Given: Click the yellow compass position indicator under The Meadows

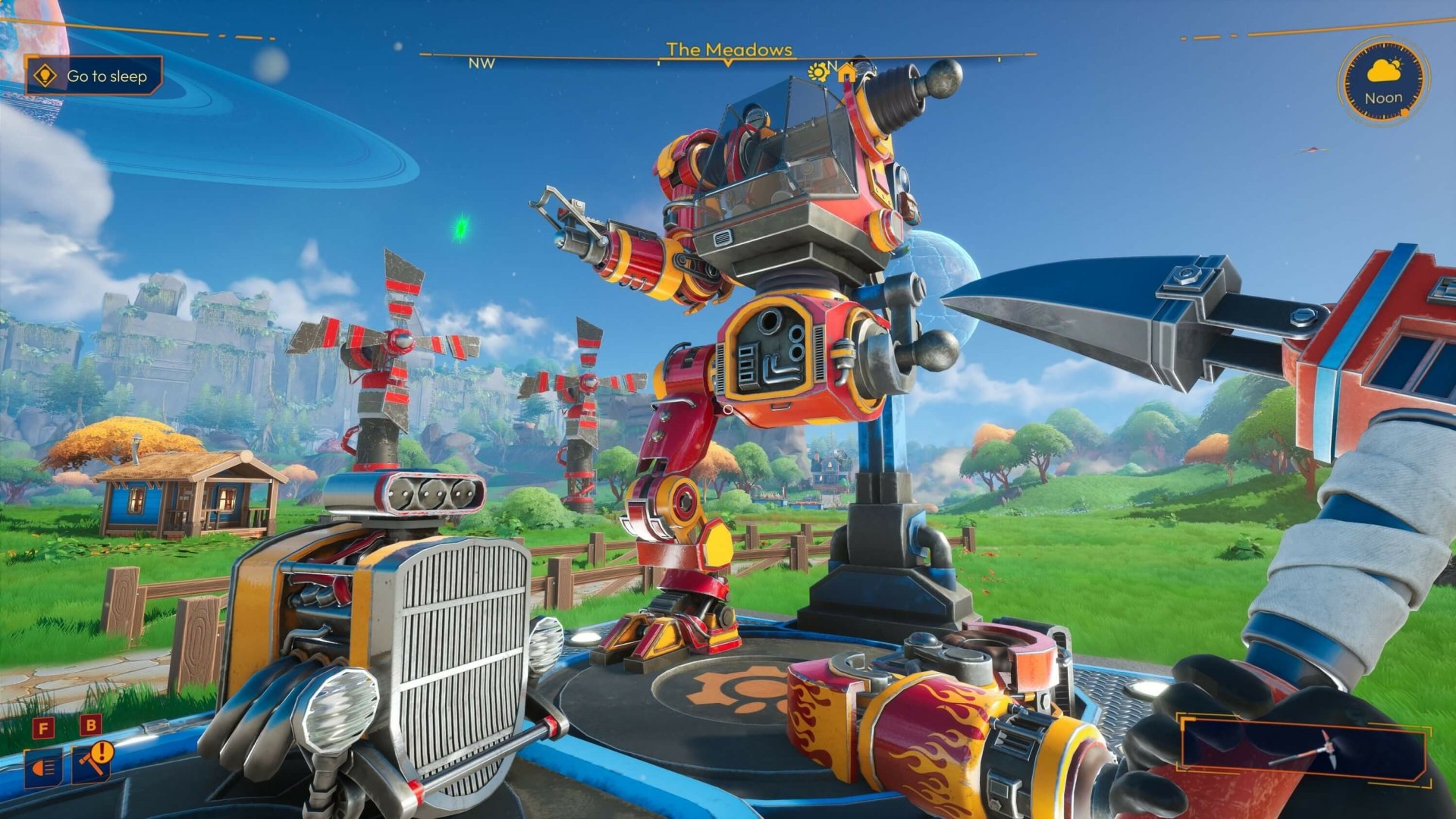Looking at the screenshot, I should pos(727,65).
